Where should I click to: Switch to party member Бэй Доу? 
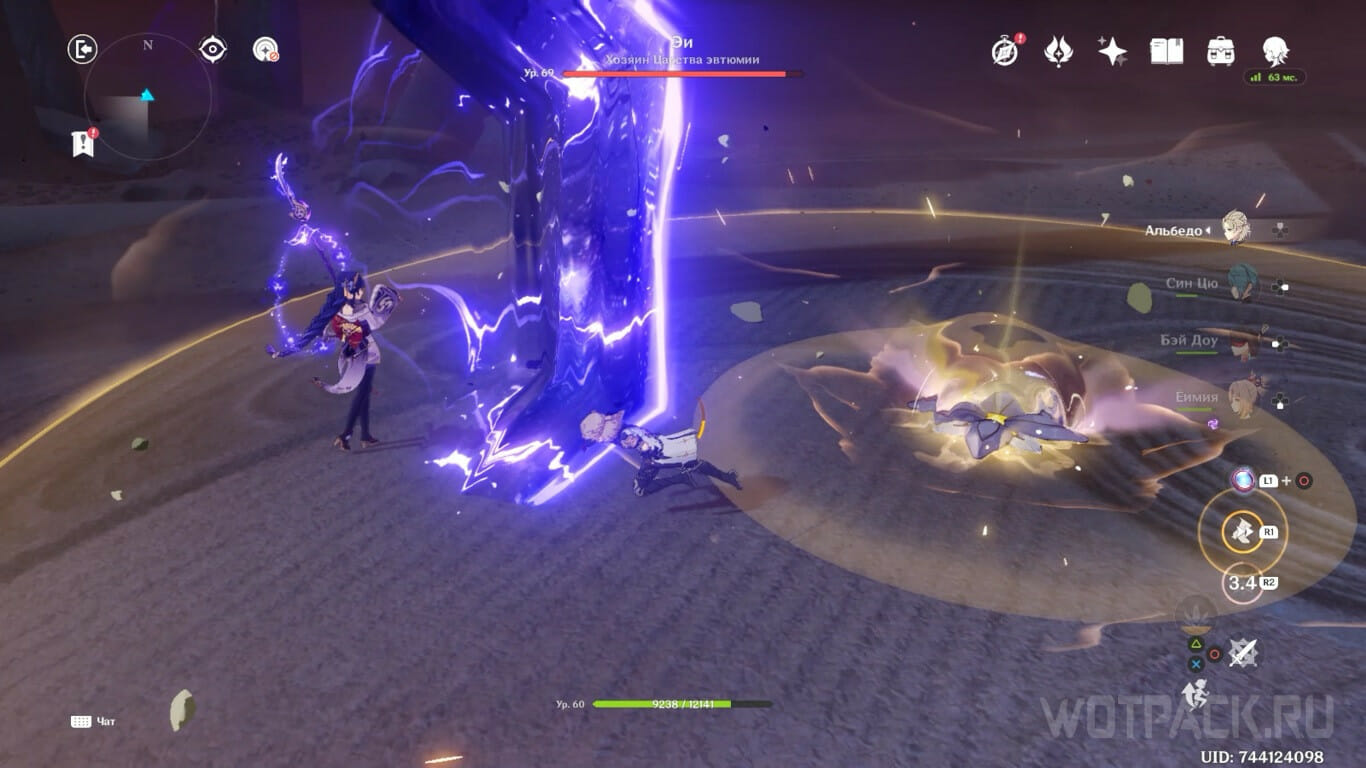[x=1243, y=341]
